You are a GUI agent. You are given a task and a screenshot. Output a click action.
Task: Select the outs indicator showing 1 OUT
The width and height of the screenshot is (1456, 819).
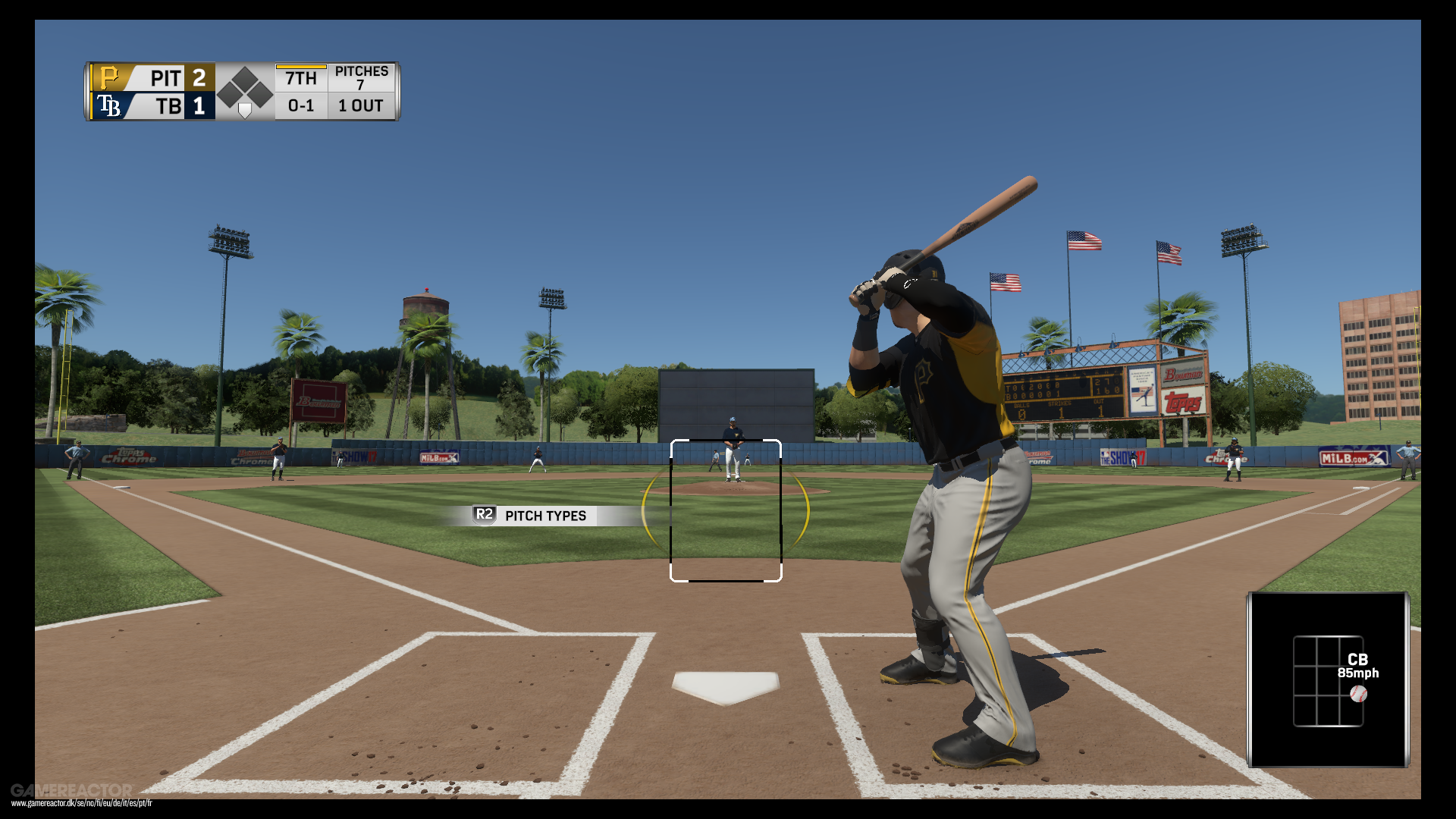[359, 106]
